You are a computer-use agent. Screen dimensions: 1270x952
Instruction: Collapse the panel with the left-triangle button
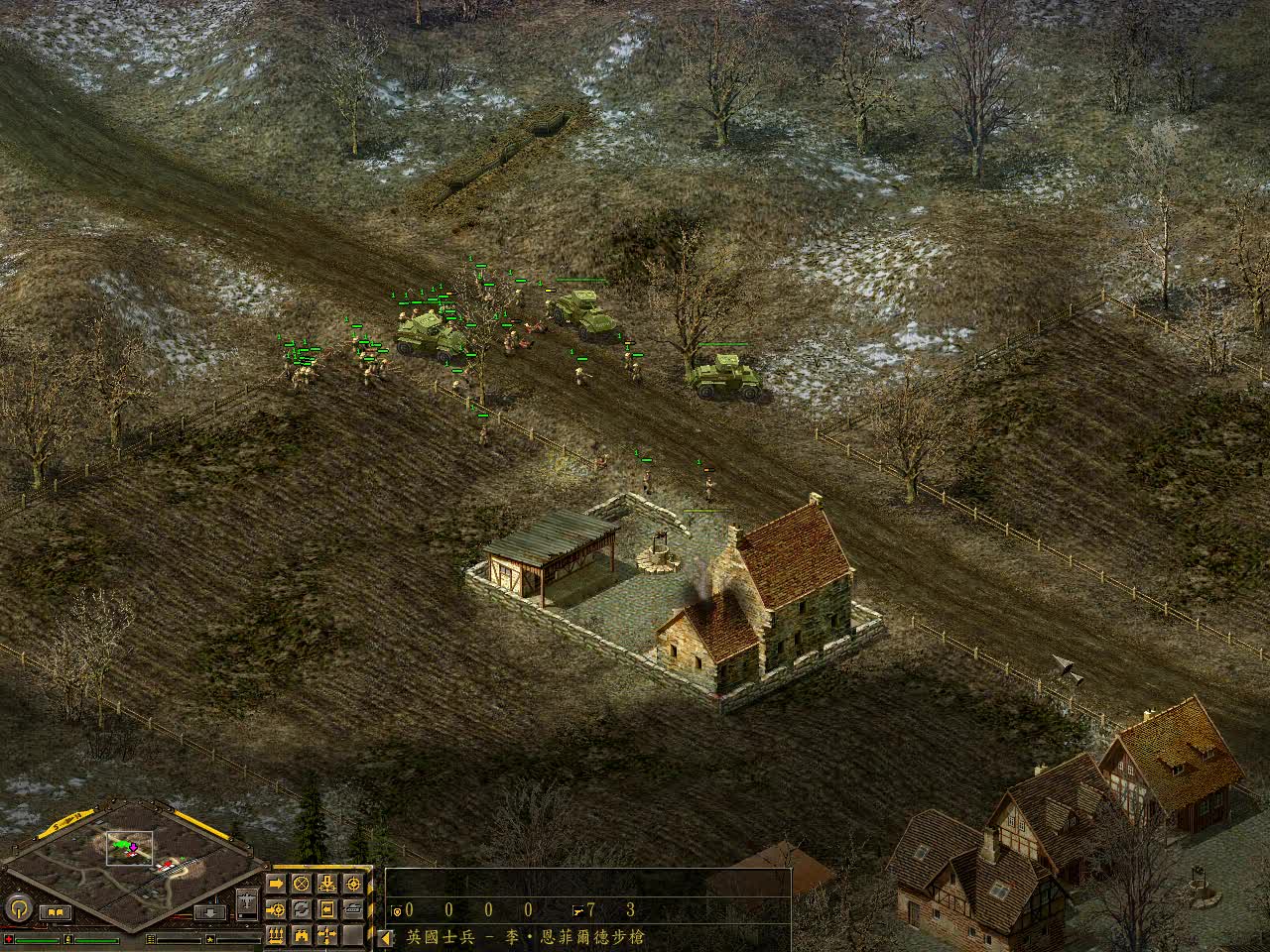coord(386,937)
